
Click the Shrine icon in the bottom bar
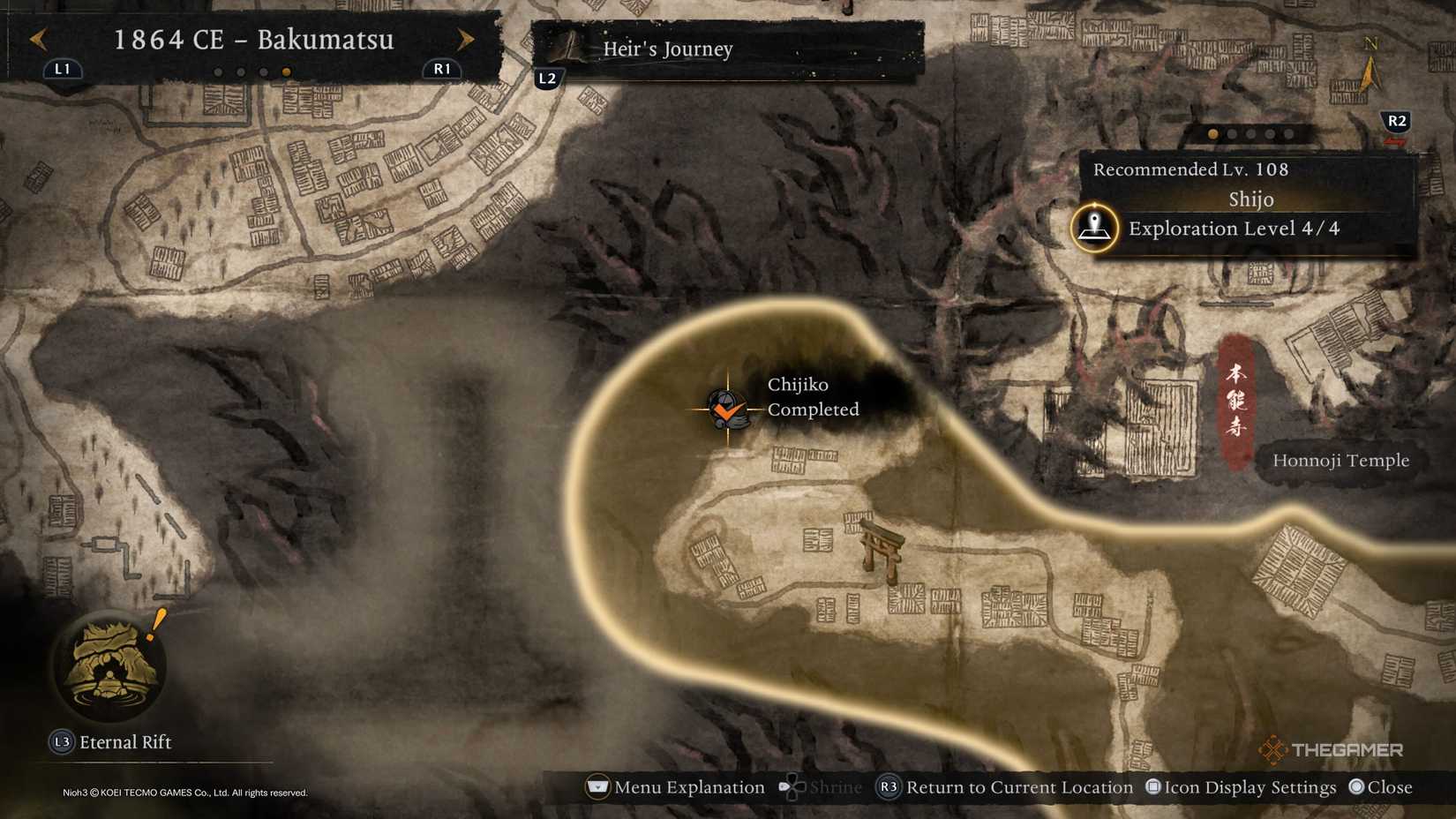[x=792, y=786]
